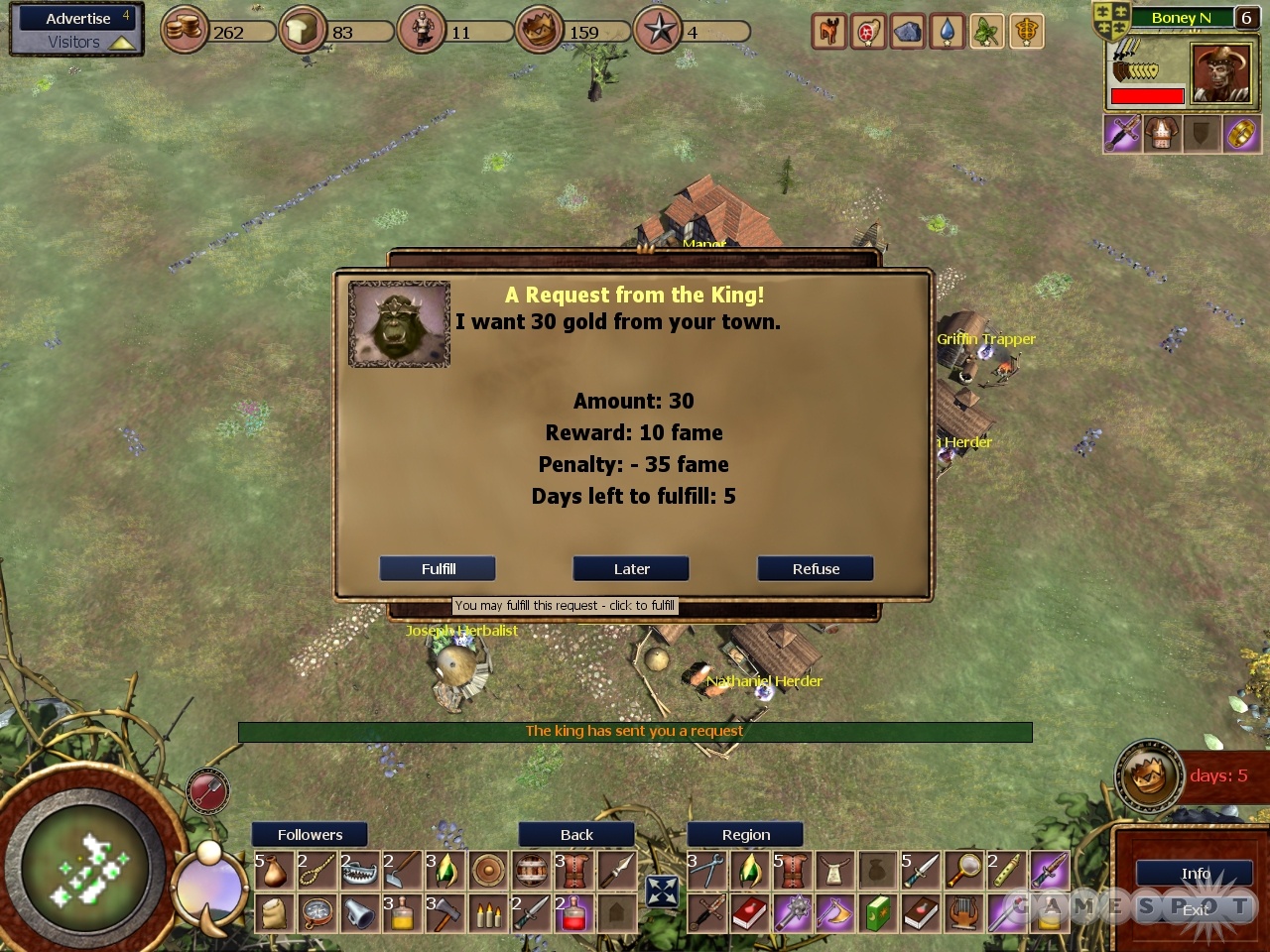Open the Info panel
The height and width of the screenshot is (952, 1270).
point(1196,874)
